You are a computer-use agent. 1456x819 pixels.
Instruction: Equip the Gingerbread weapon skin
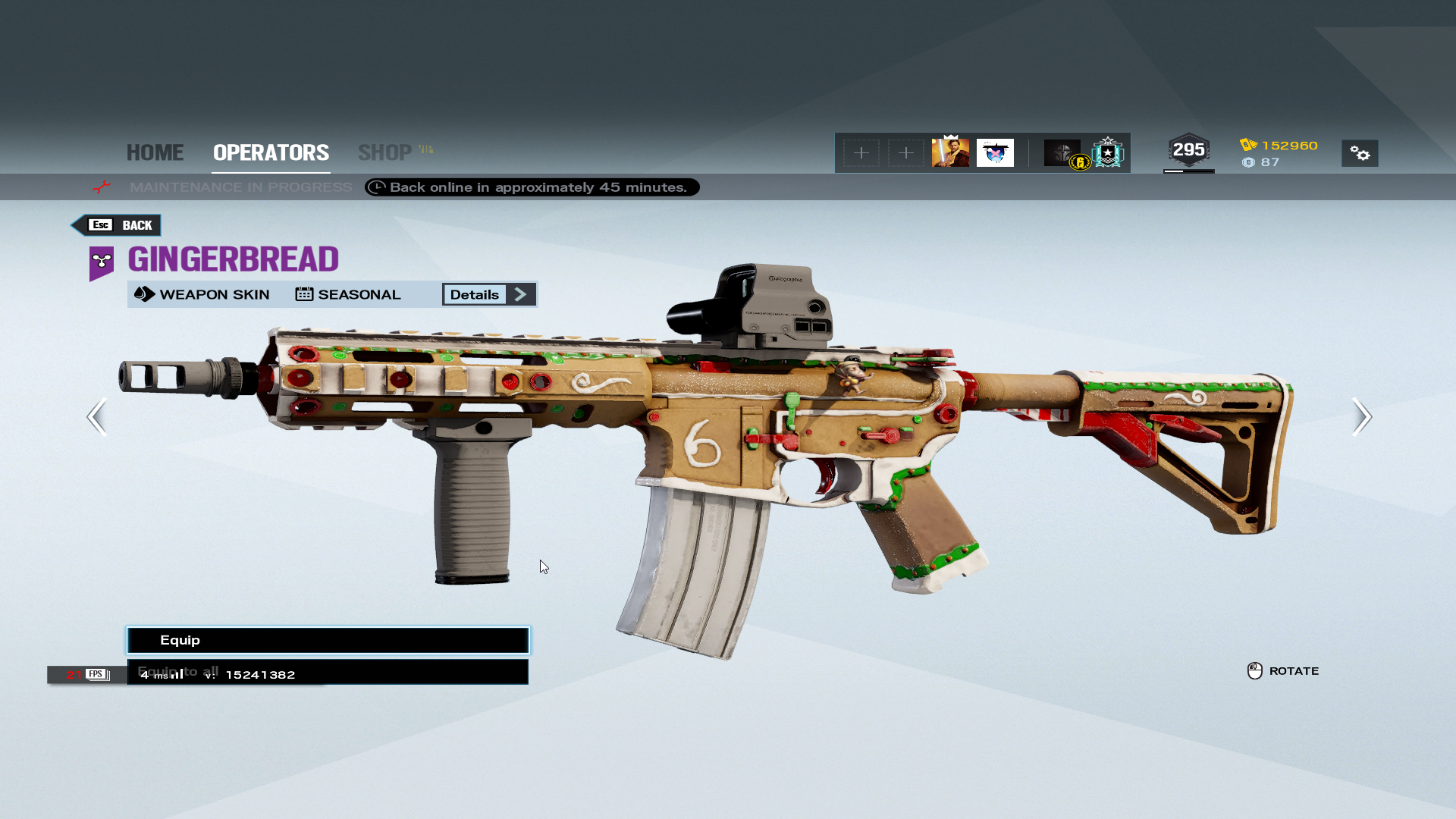[328, 640]
